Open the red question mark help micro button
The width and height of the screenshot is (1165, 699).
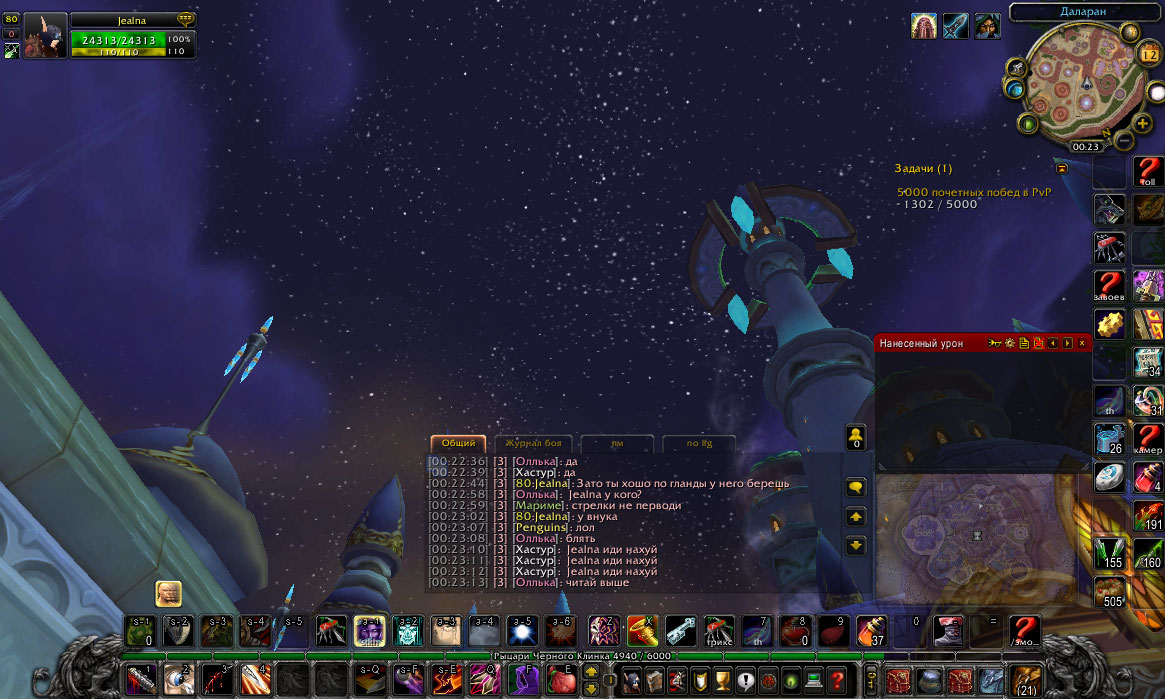point(837,680)
